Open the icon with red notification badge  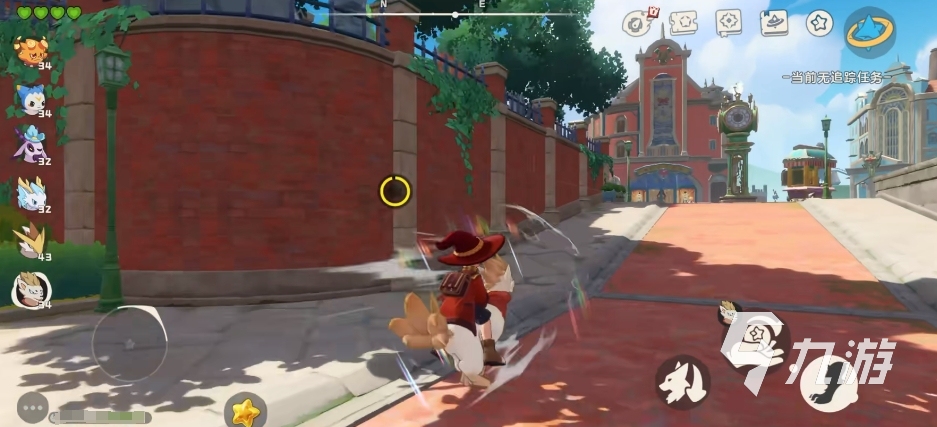point(635,22)
